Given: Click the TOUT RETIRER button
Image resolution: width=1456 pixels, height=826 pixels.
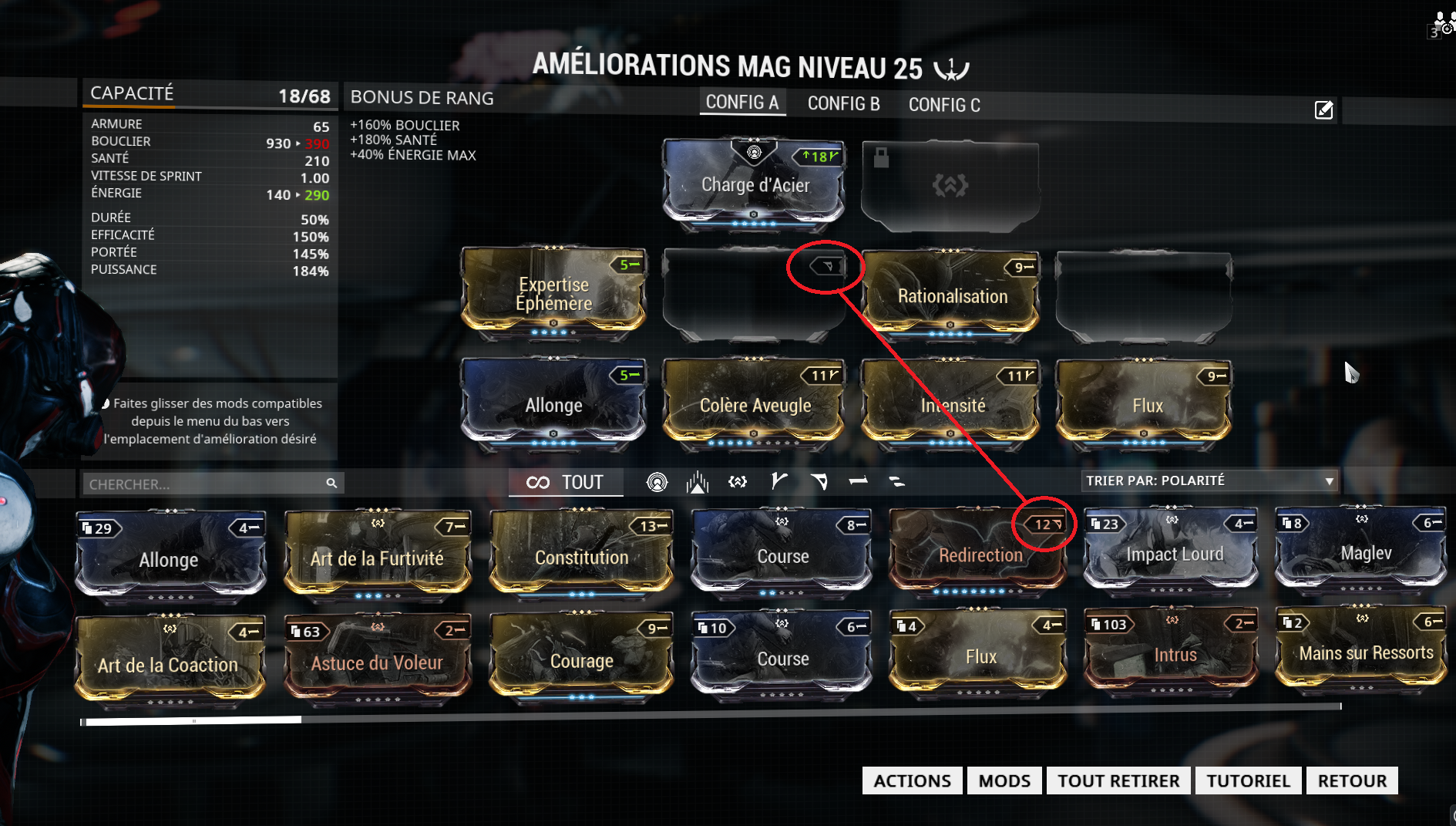Looking at the screenshot, I should click(1118, 780).
